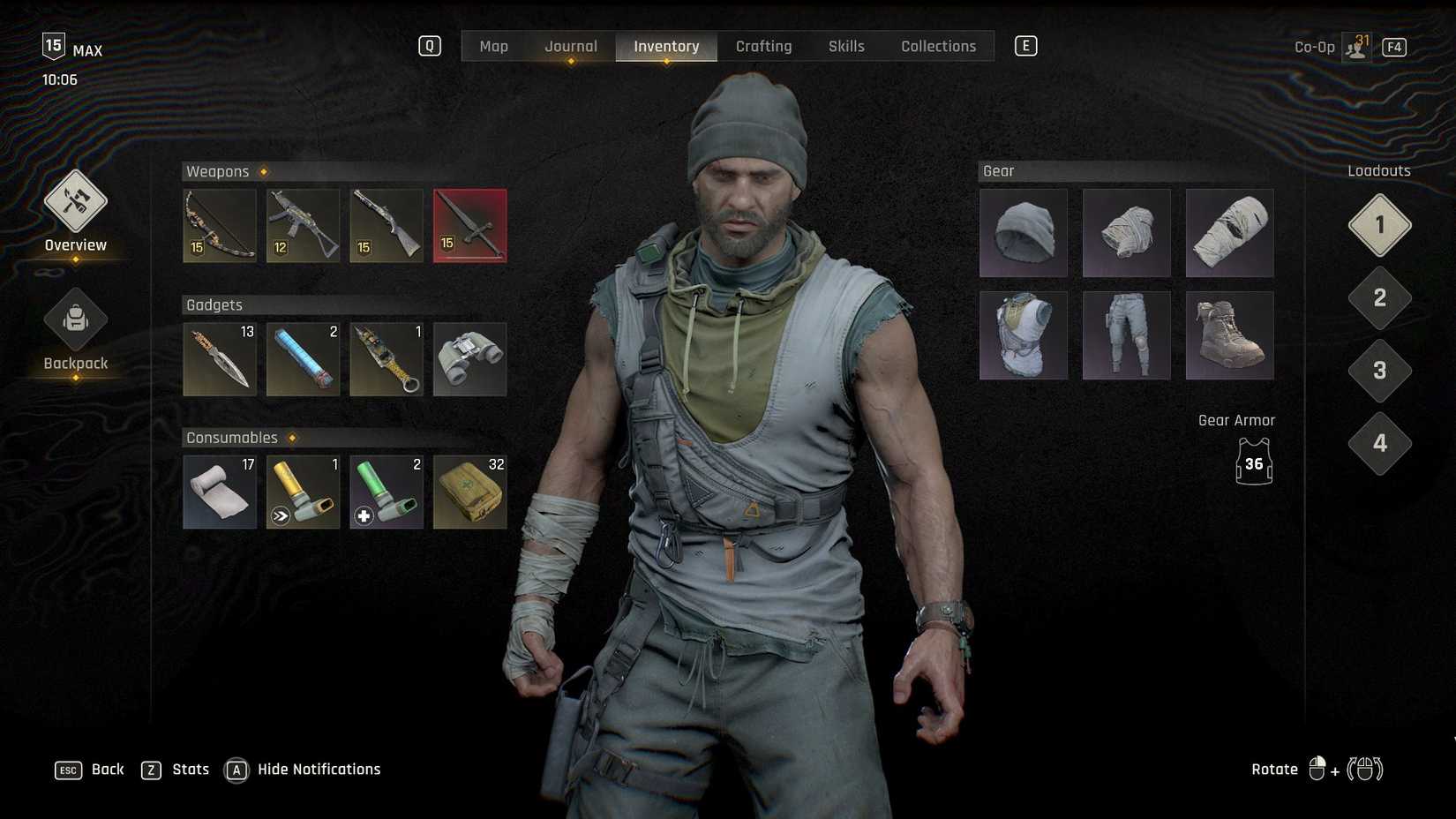Open the equipped red sword weapon
Screen dimensions: 1456x819
[469, 225]
